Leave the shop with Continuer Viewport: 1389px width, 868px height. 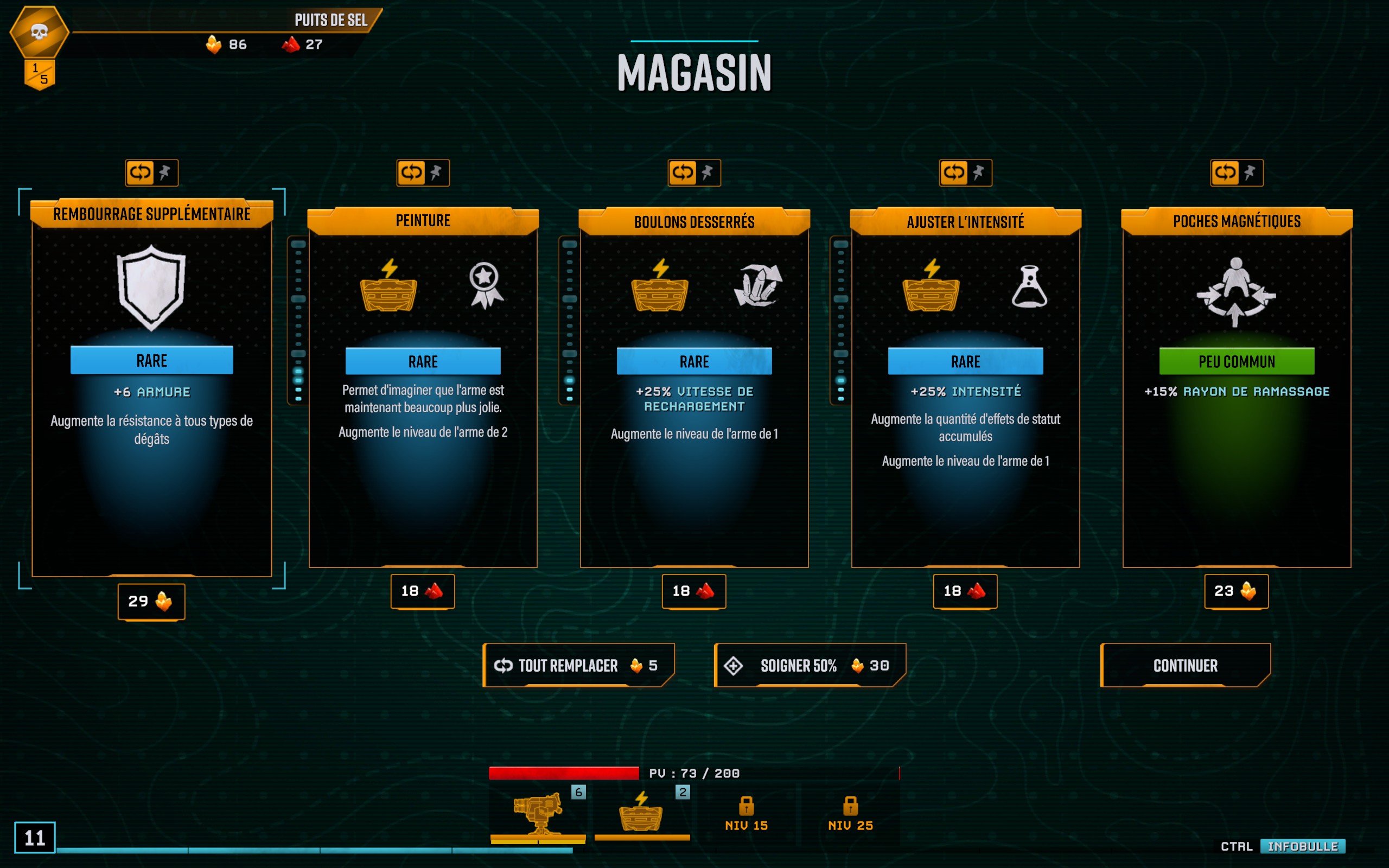[x=1185, y=665]
